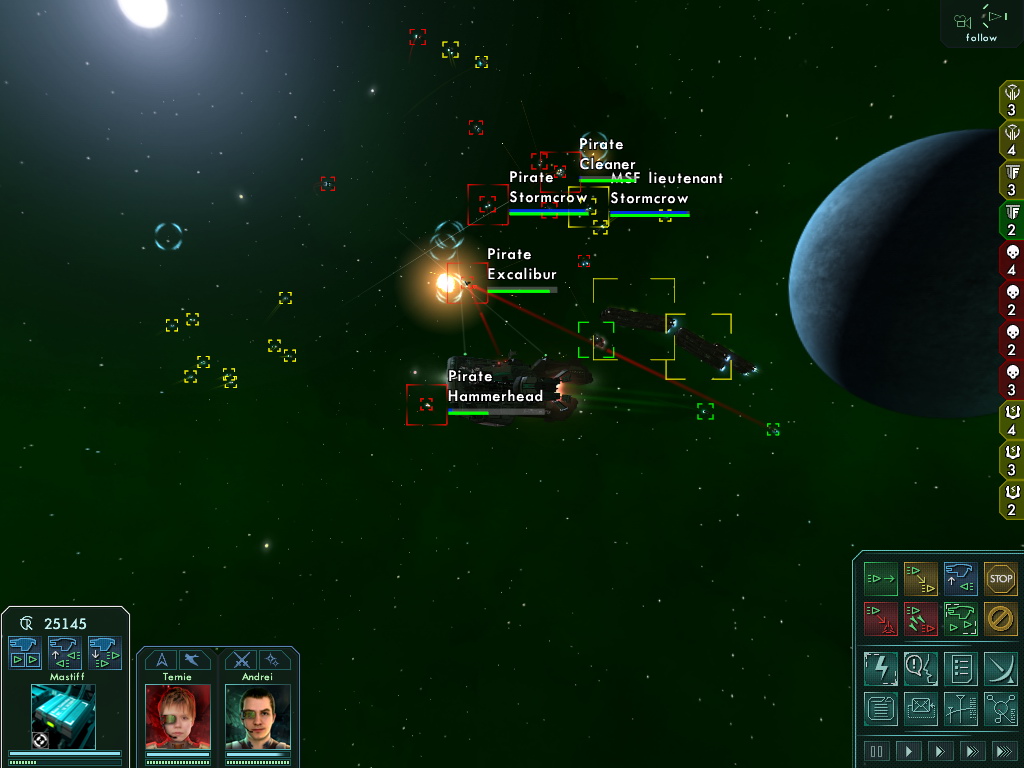Image resolution: width=1024 pixels, height=768 pixels.
Task: Toggle the follow camera mode
Action: point(981,24)
